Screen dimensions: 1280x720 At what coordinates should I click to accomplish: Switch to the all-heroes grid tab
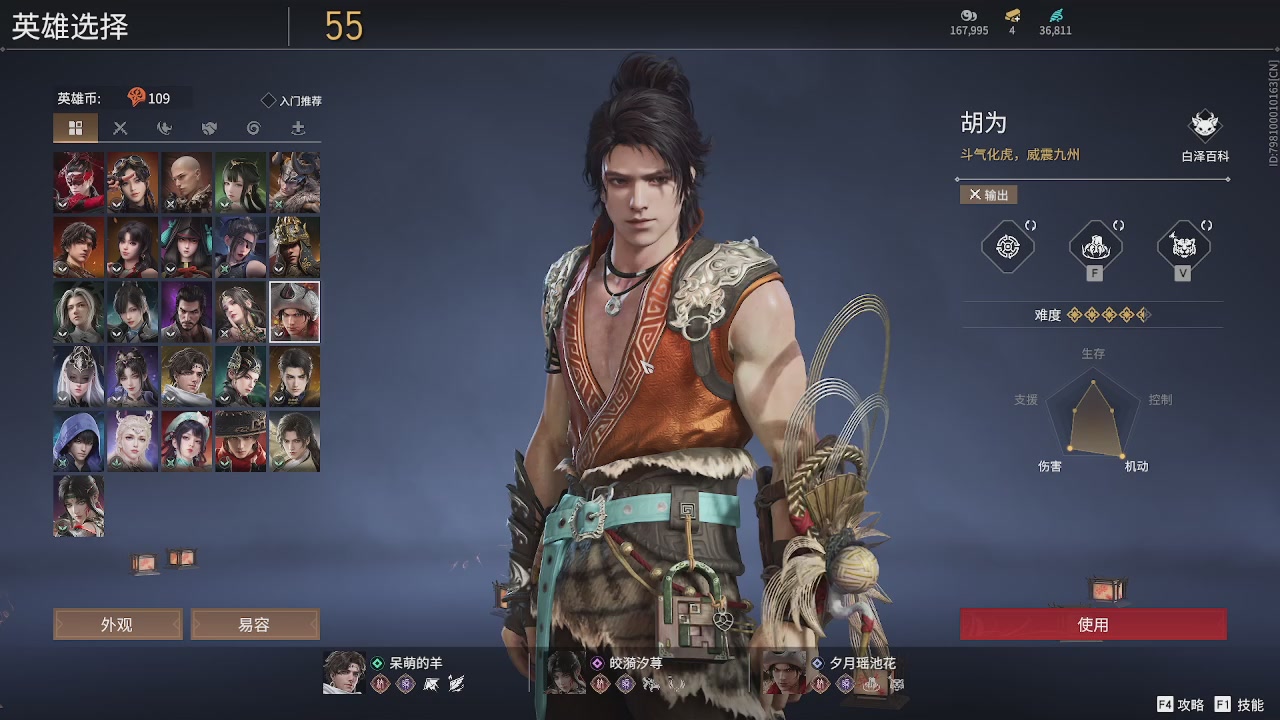click(75, 128)
